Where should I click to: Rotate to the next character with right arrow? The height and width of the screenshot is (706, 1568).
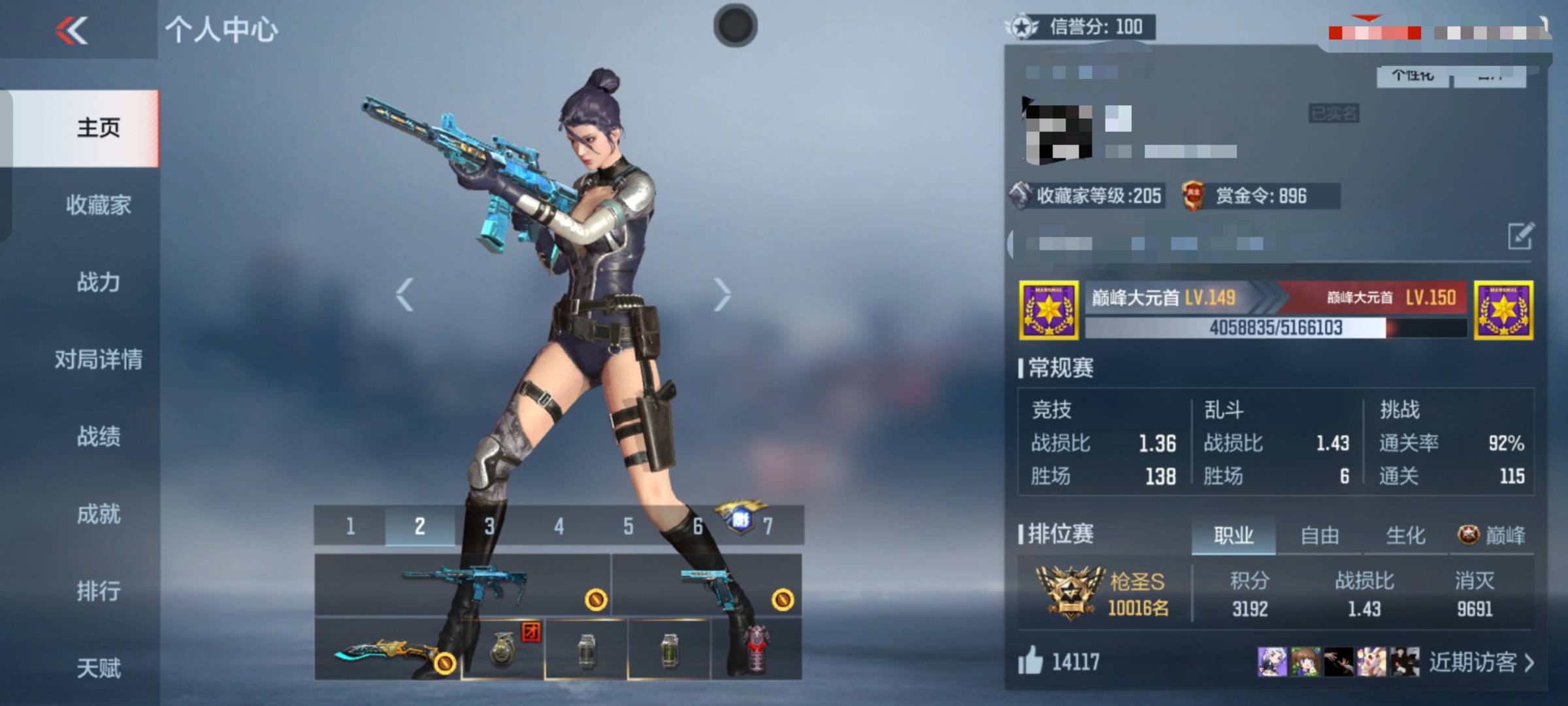[721, 295]
